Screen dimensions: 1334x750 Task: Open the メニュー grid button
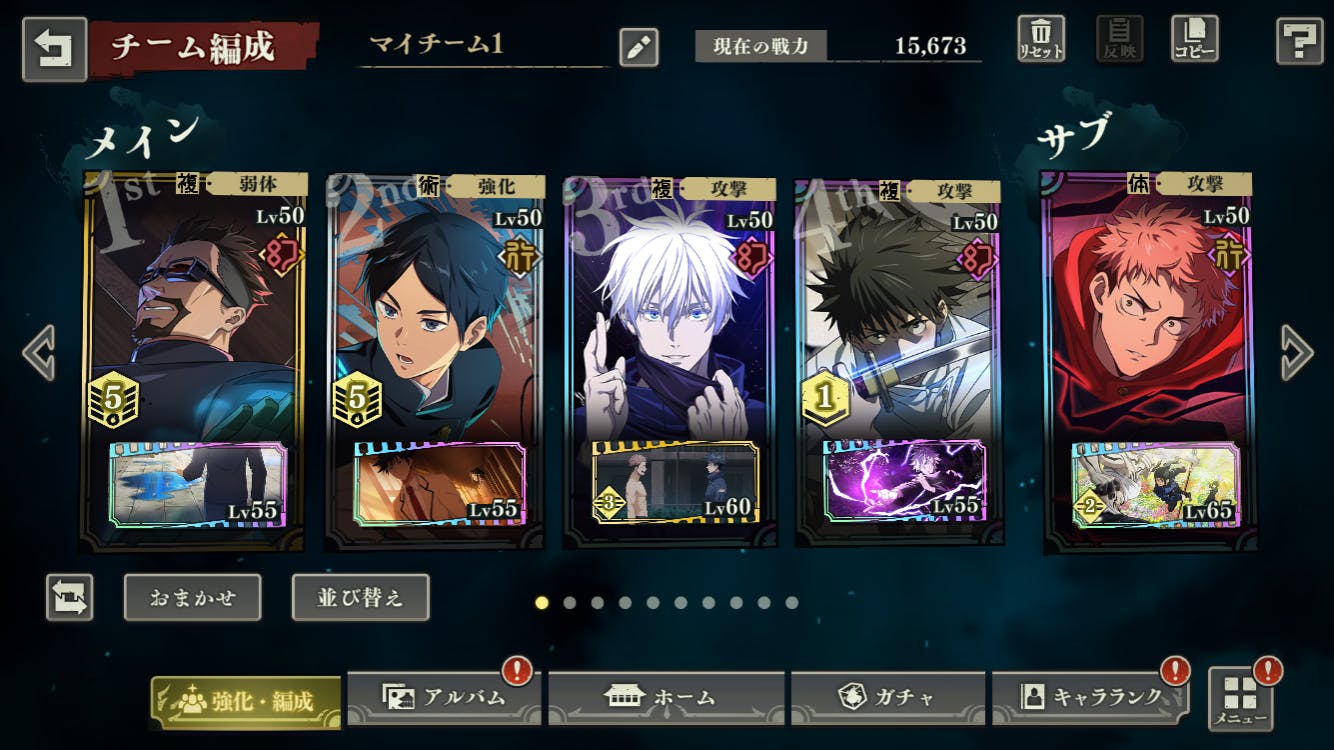1240,698
